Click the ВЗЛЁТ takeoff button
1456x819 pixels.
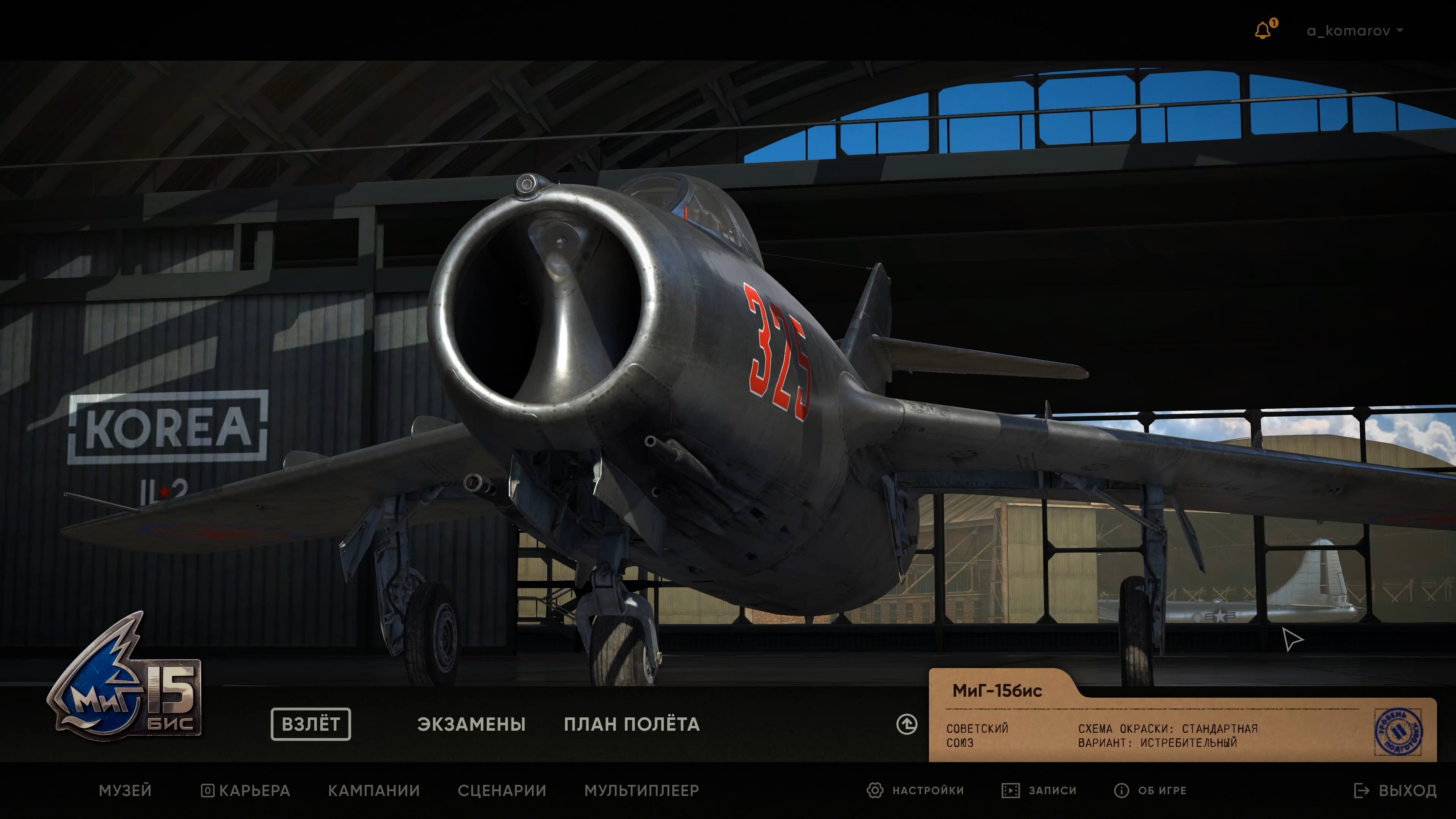tap(310, 724)
